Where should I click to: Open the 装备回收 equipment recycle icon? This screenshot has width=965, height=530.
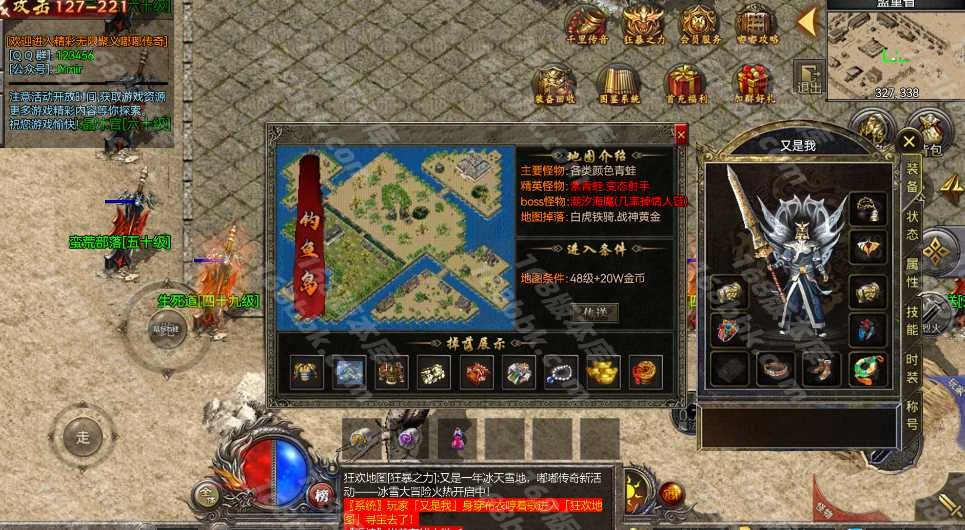tap(554, 84)
